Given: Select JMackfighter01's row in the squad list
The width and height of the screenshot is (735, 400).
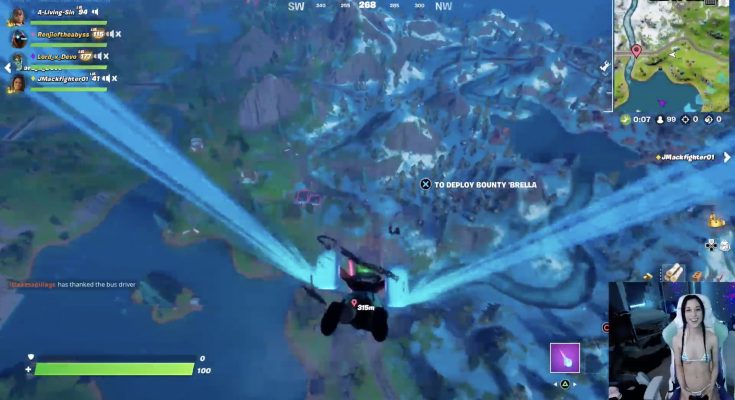Looking at the screenshot, I should pos(65,78).
